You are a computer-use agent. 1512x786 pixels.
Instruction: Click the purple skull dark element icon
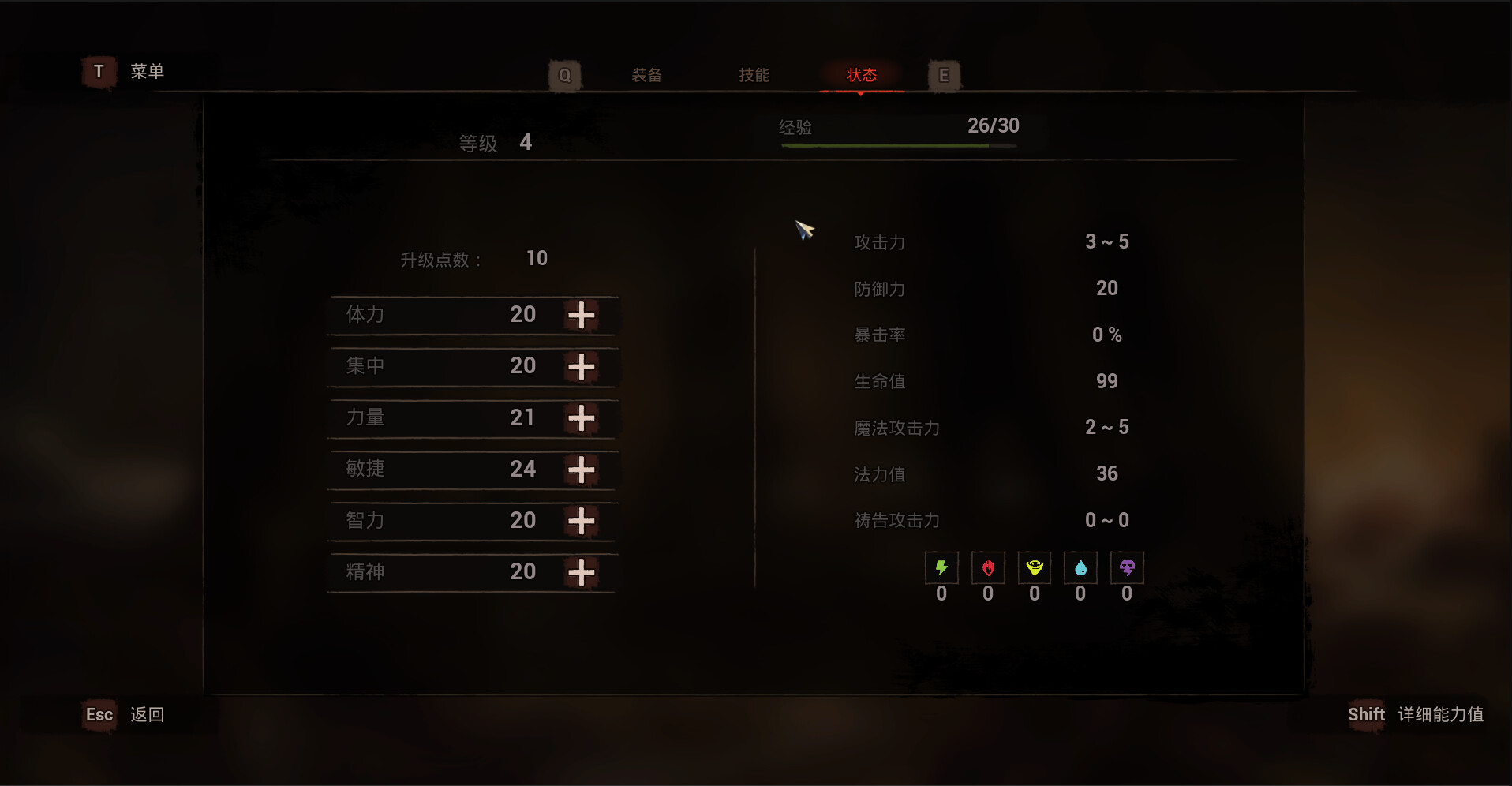coord(1127,567)
